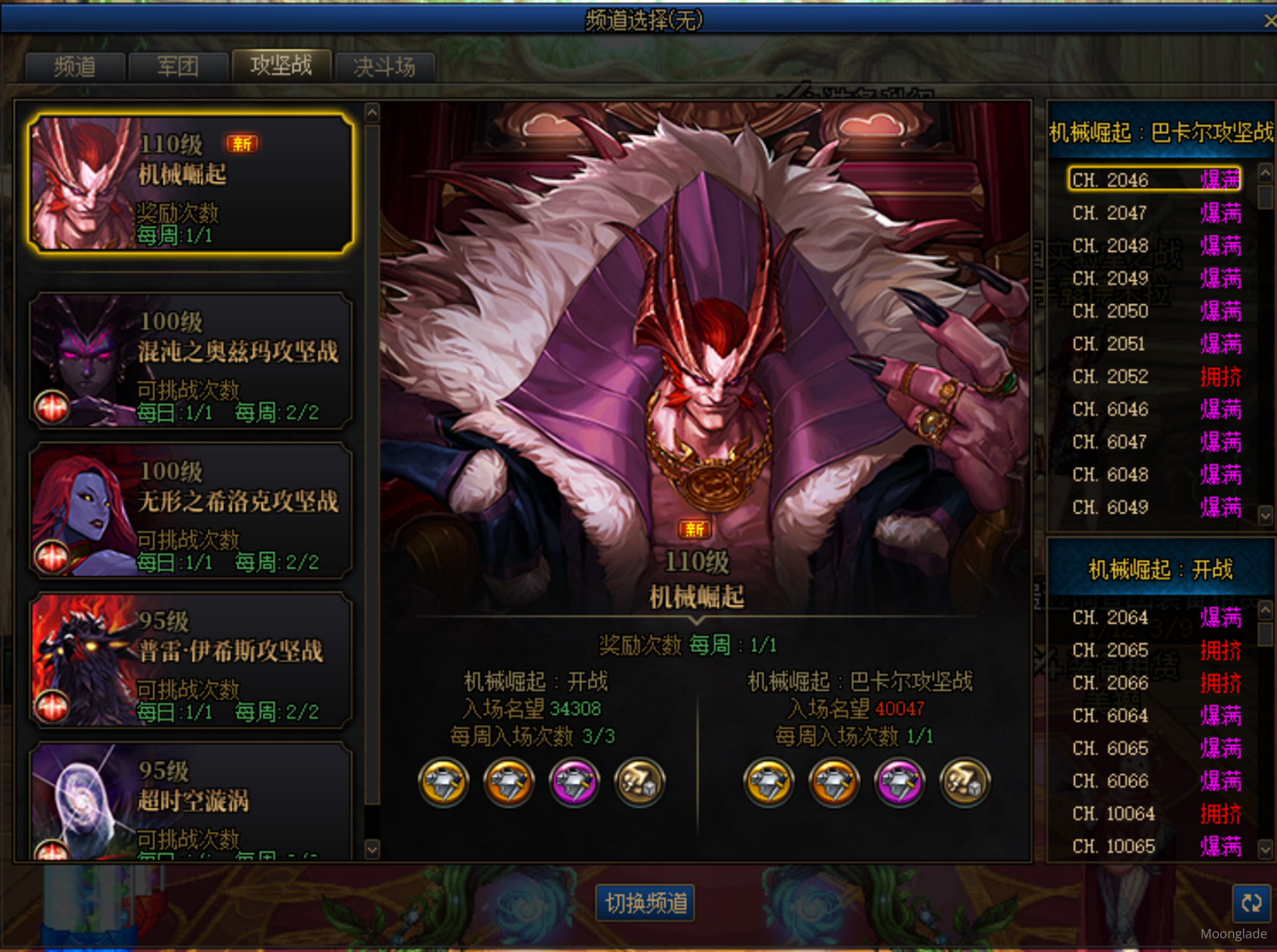
Task: Choose the 混沌之奥兹玛攻坚战 raid entry
Action: coord(190,361)
